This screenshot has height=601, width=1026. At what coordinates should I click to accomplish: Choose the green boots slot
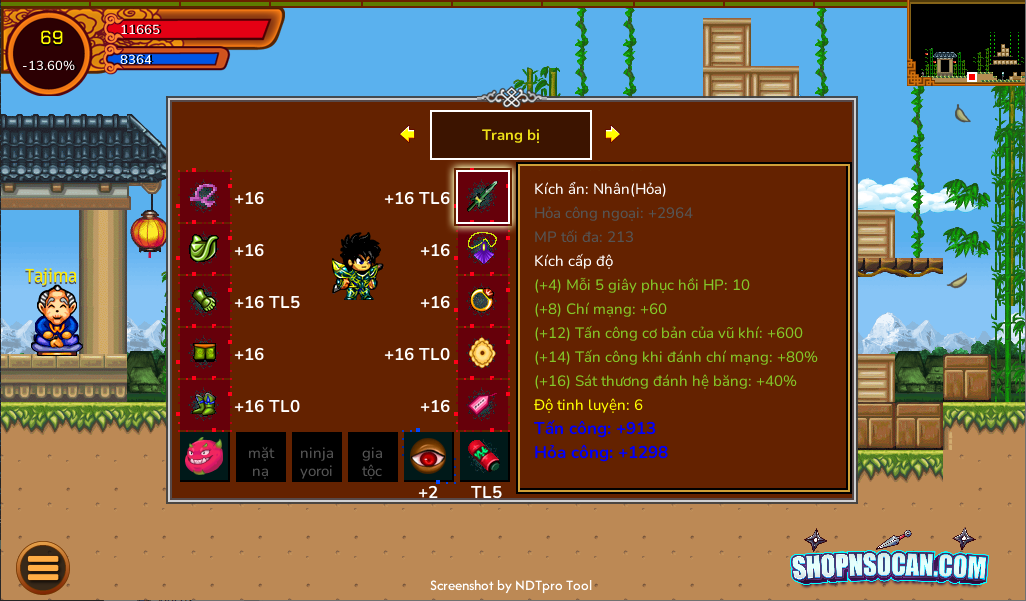205,405
